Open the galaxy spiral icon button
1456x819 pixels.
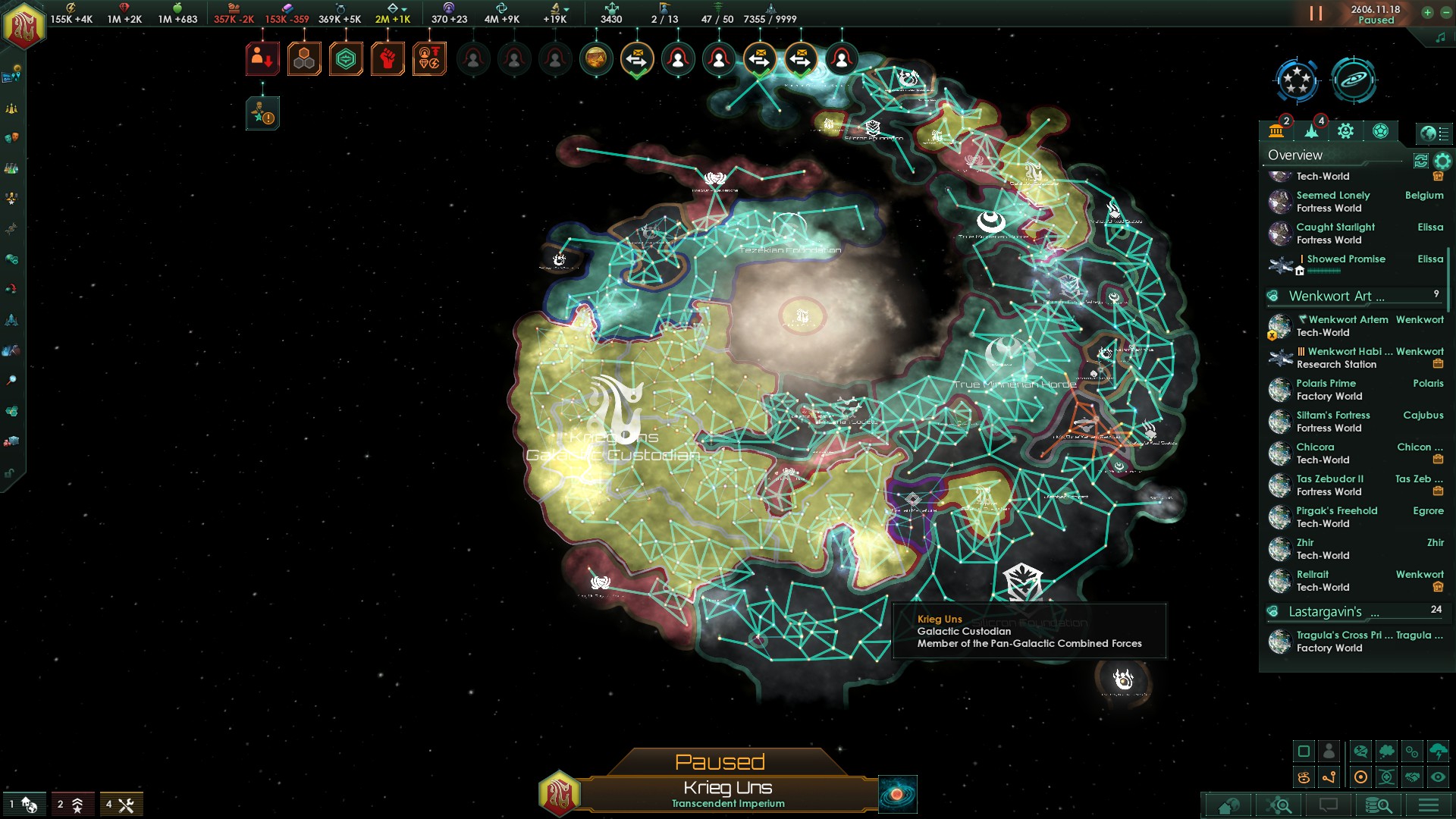point(1354,80)
